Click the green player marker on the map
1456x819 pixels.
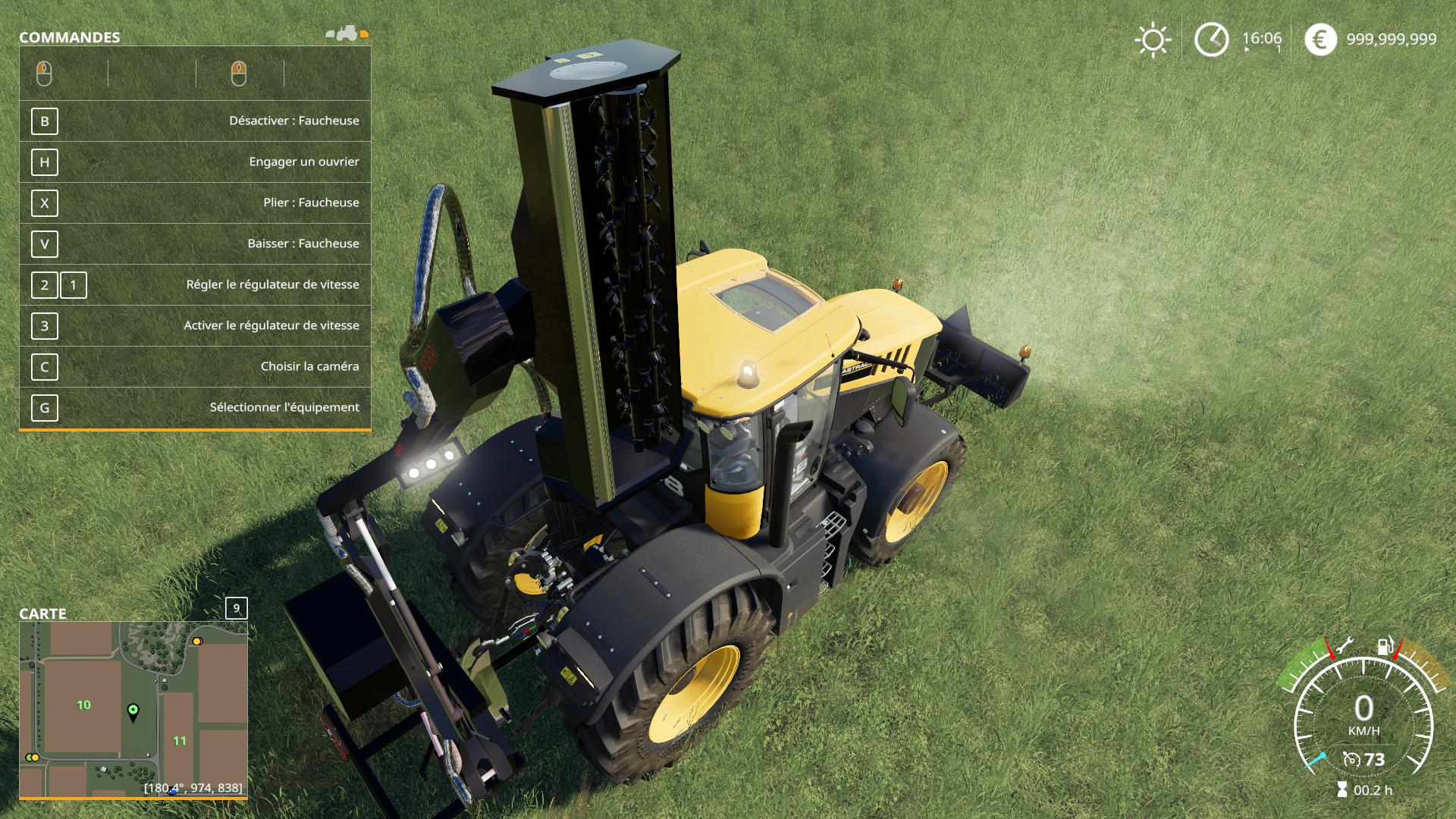pos(133,711)
